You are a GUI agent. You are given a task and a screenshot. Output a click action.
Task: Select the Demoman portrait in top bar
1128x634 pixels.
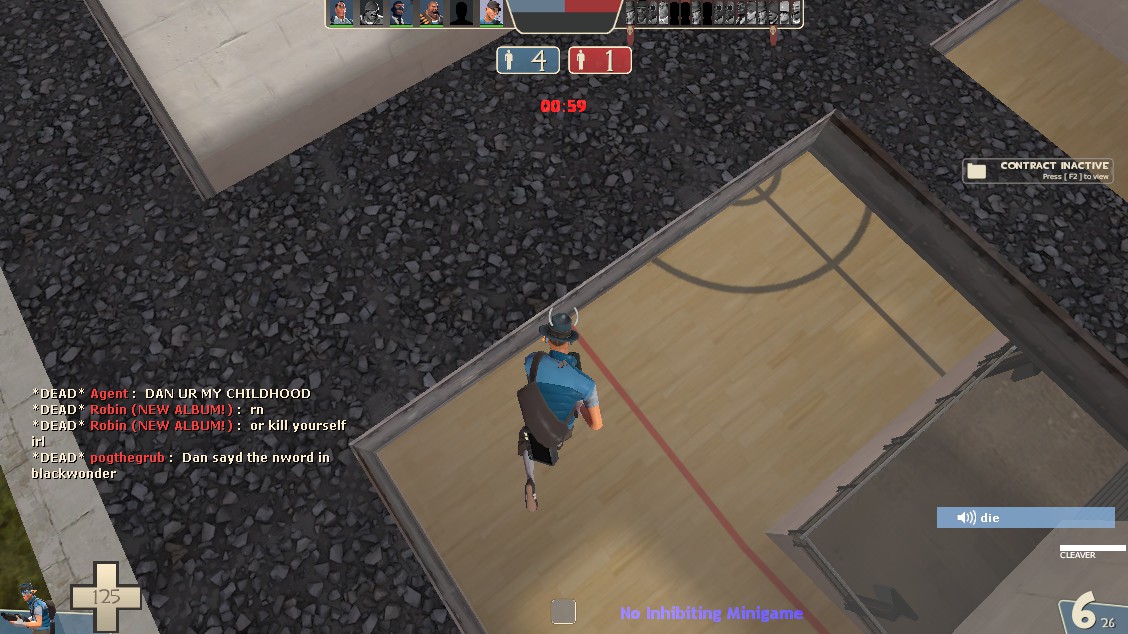click(x=402, y=13)
